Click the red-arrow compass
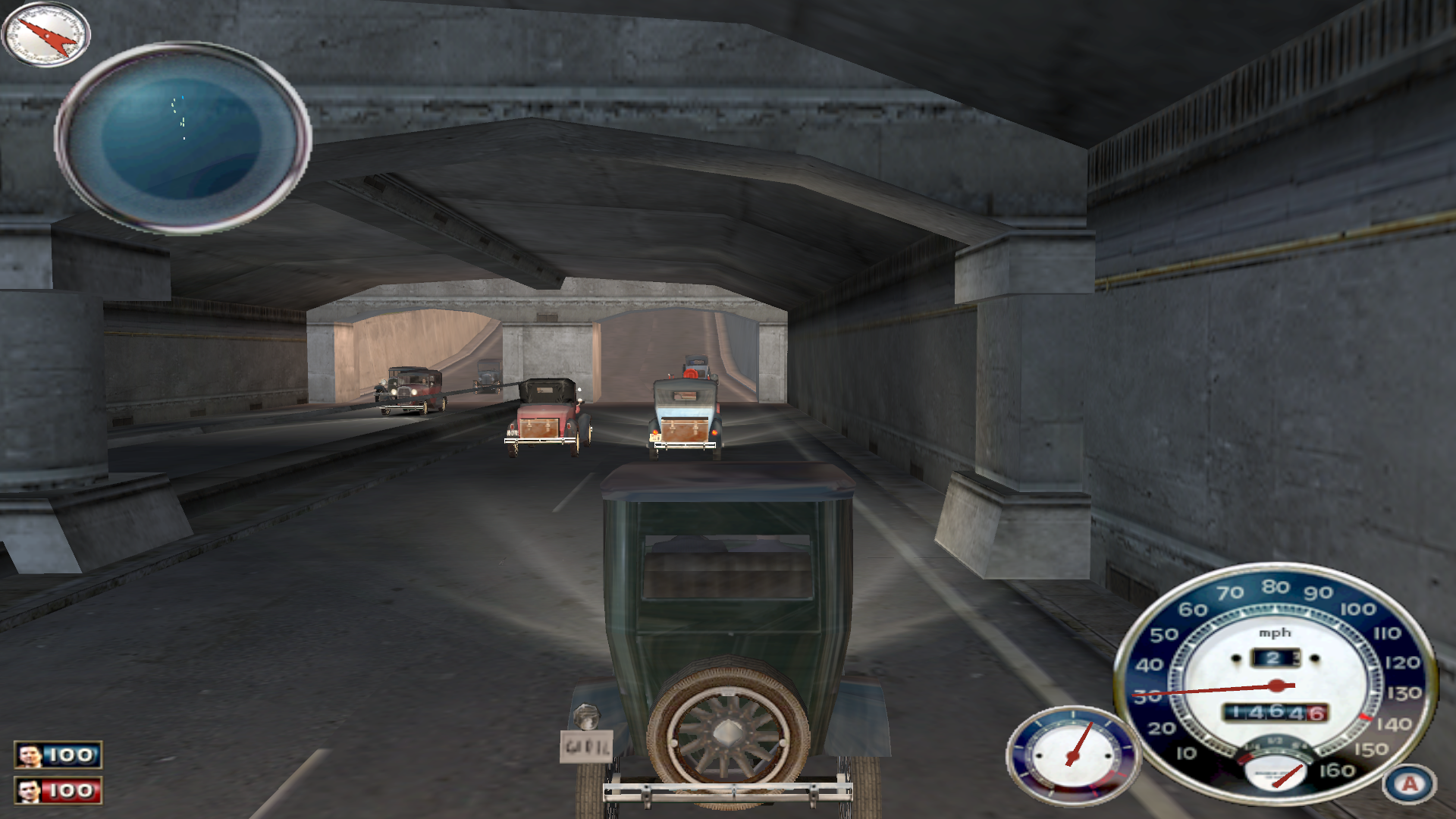Screen dimensions: 1456x819 pyautogui.click(x=45, y=34)
